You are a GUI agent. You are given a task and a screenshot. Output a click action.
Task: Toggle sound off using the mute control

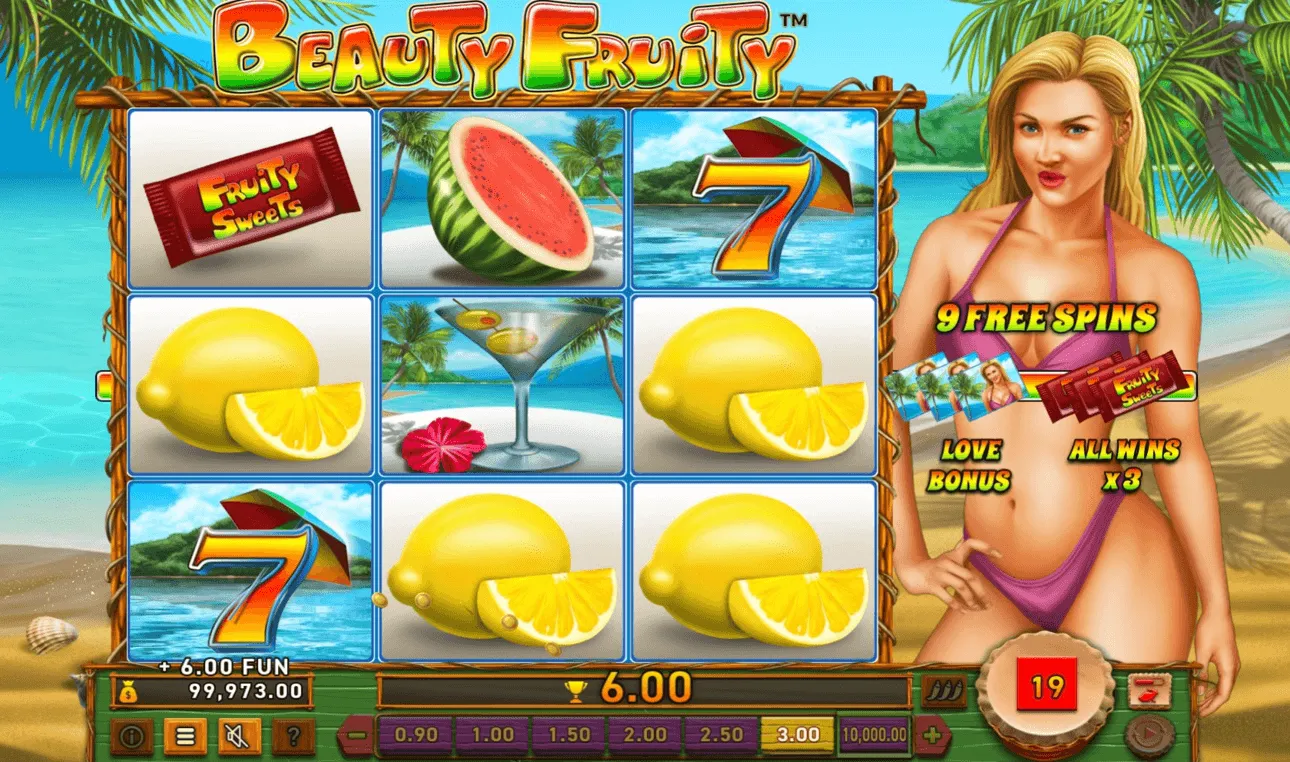(x=238, y=735)
